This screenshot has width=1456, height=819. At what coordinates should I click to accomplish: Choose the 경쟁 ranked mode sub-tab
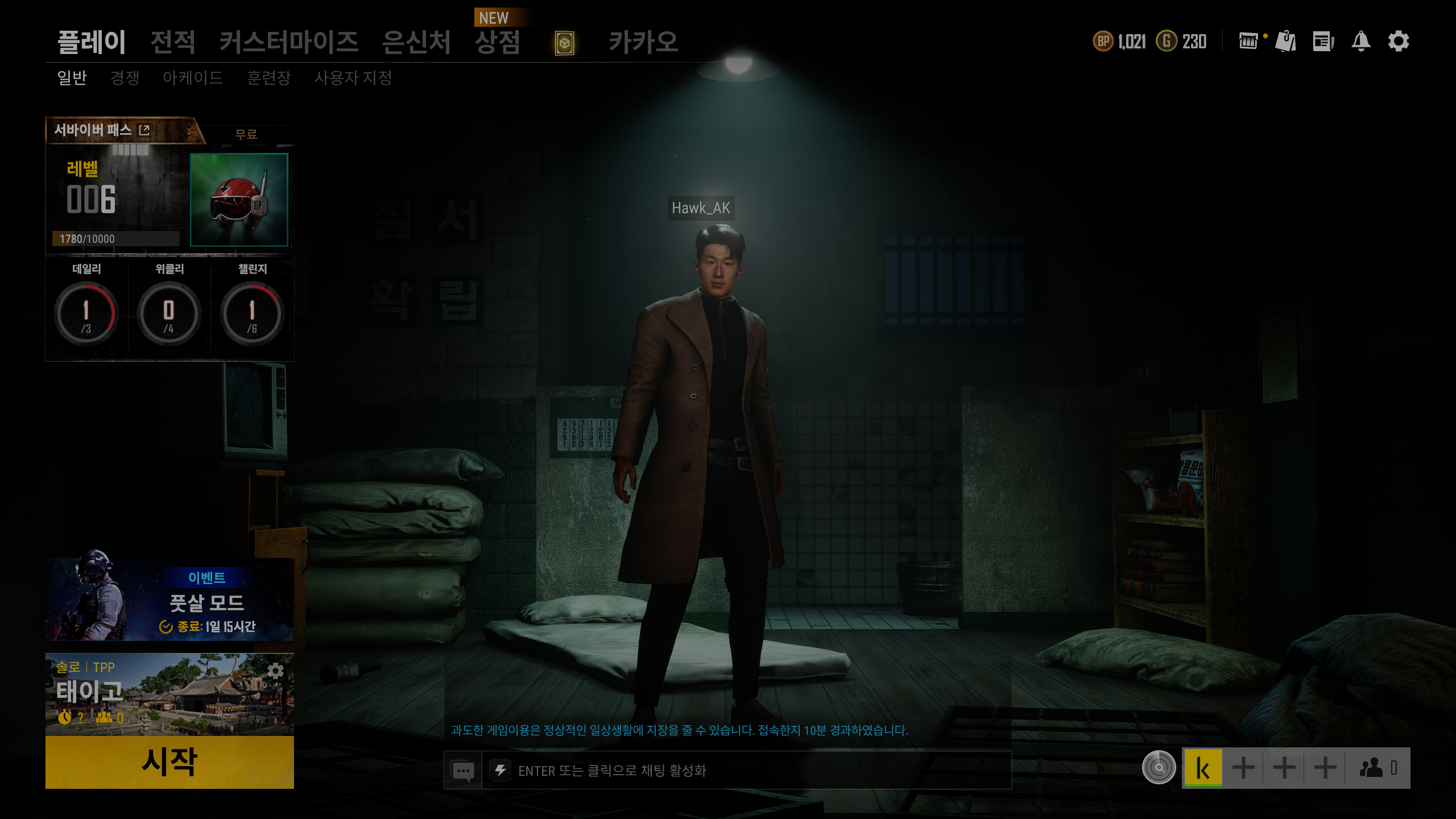[125, 78]
